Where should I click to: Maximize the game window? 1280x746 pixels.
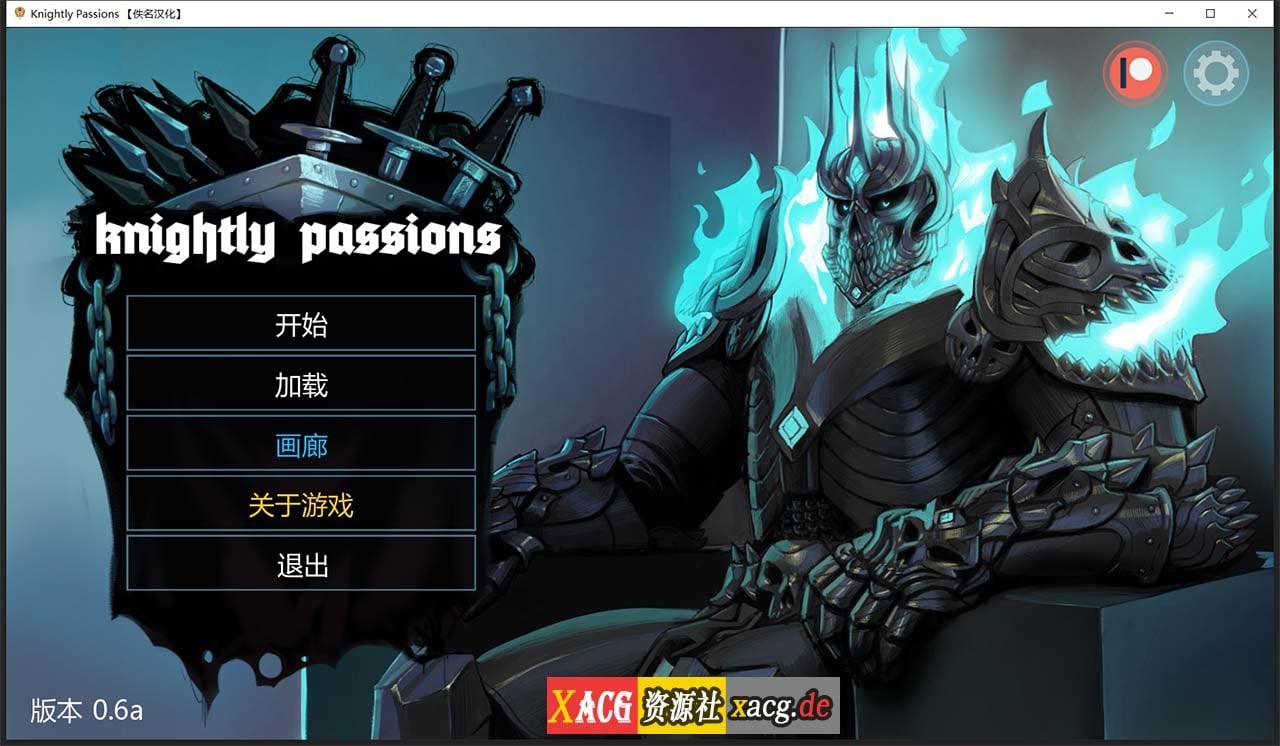(x=1210, y=13)
